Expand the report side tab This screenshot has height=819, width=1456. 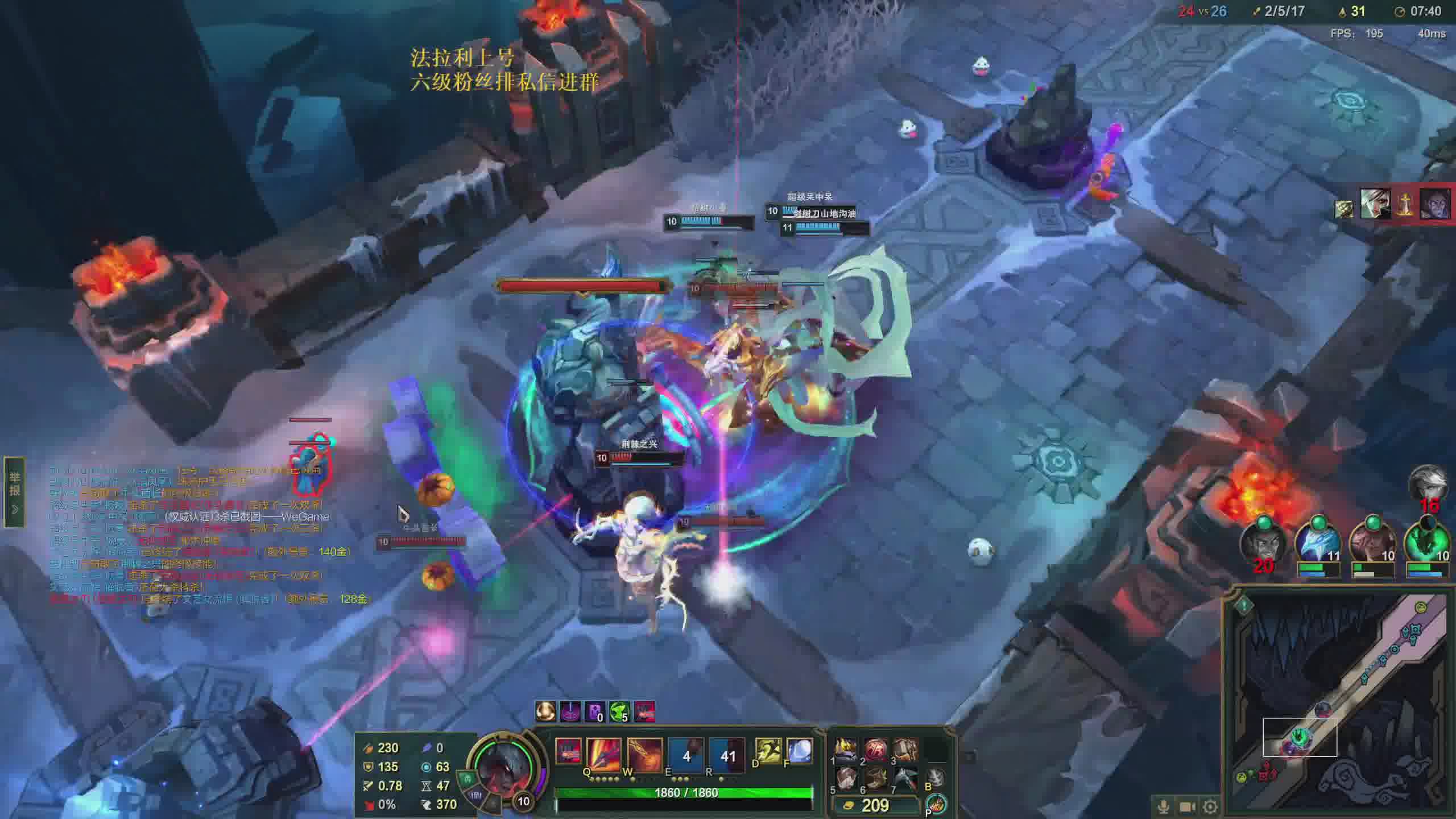(14, 493)
